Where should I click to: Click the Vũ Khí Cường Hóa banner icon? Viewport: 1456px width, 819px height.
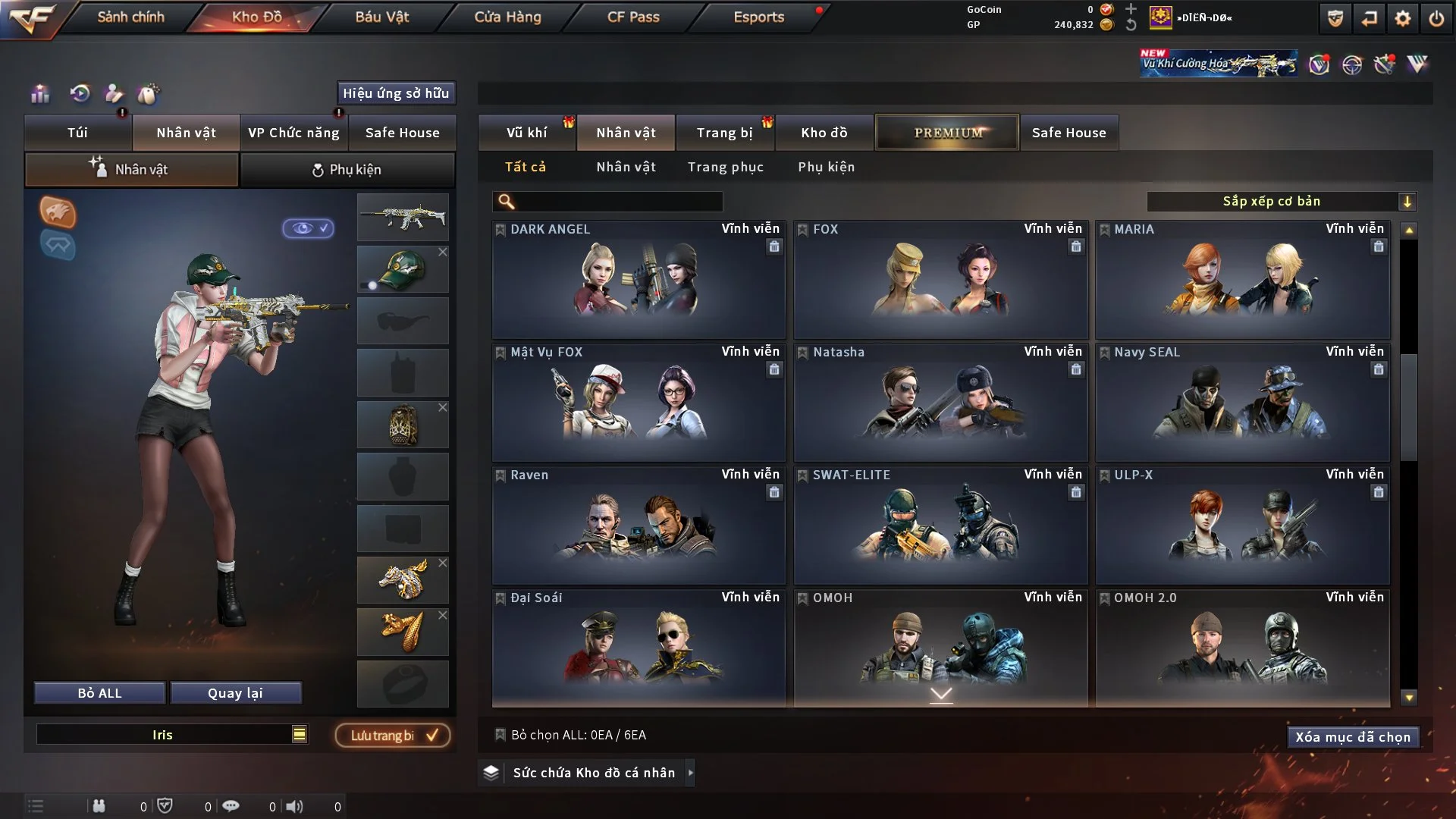(1217, 62)
